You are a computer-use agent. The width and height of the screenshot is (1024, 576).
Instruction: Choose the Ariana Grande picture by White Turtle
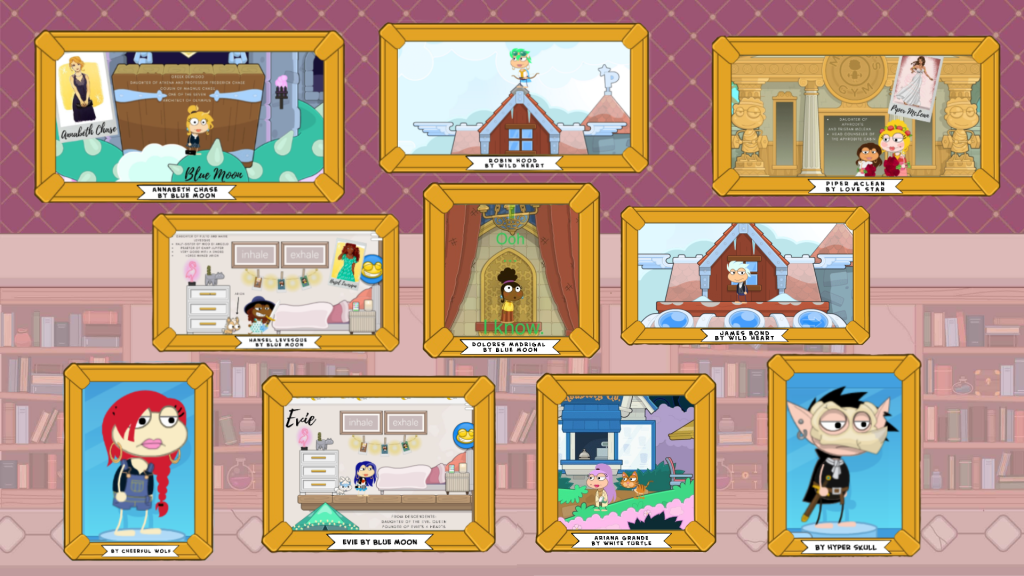point(626,462)
